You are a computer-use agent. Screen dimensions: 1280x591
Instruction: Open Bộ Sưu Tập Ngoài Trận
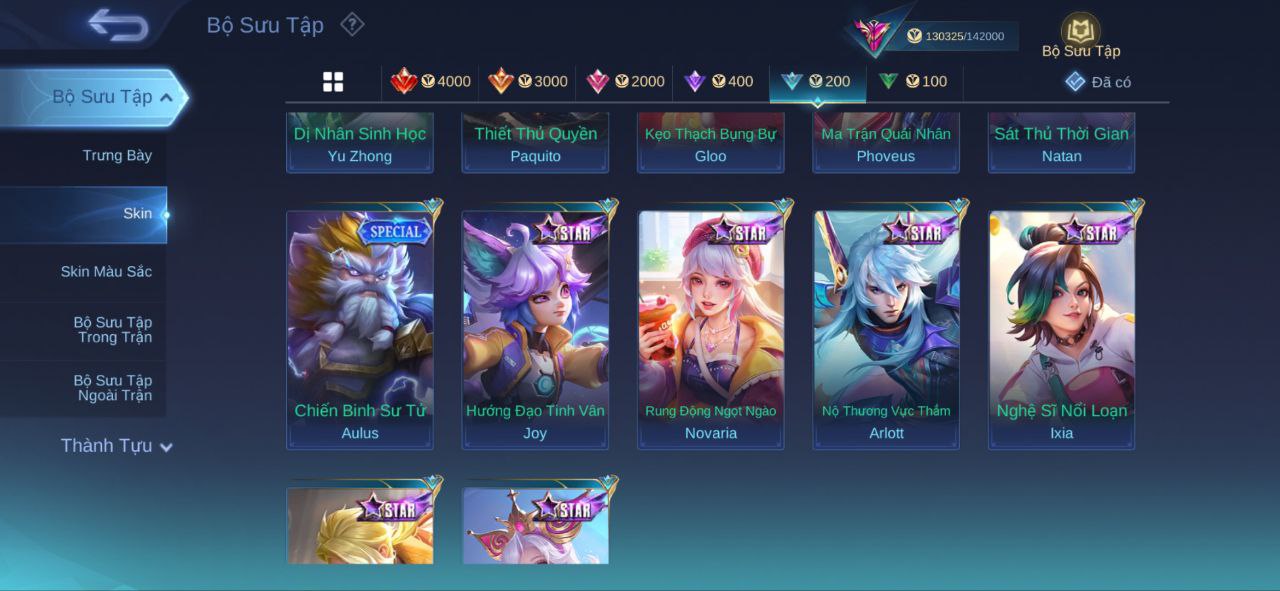[x=112, y=388]
